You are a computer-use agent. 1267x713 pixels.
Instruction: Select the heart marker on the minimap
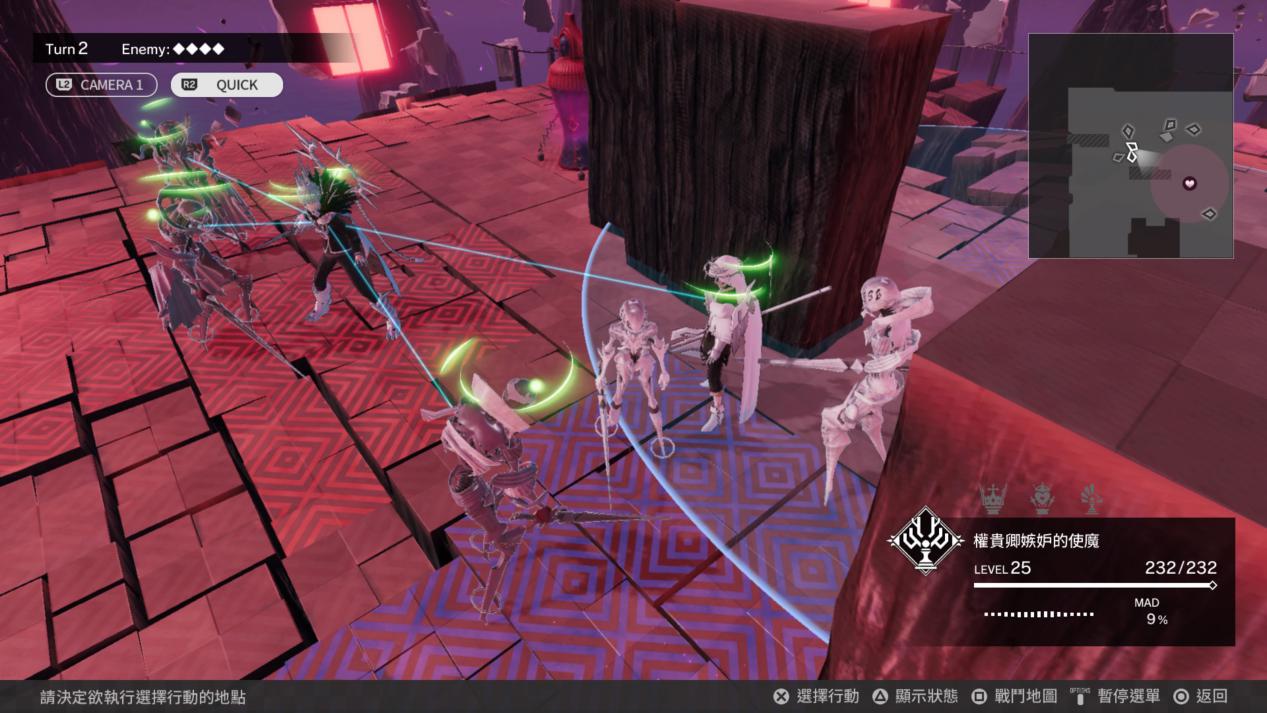click(x=1189, y=183)
